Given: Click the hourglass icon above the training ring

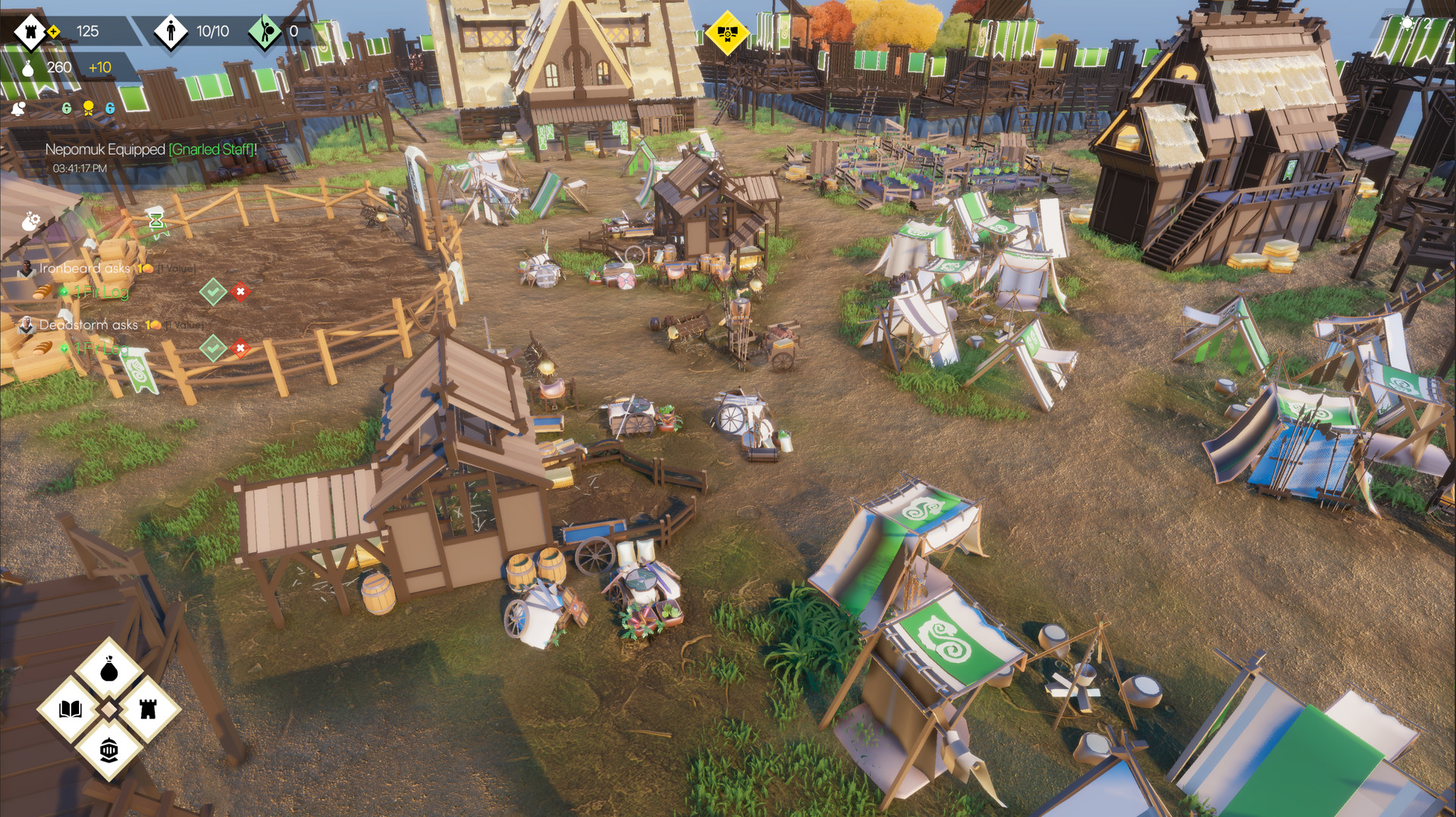Looking at the screenshot, I should pyautogui.click(x=155, y=222).
